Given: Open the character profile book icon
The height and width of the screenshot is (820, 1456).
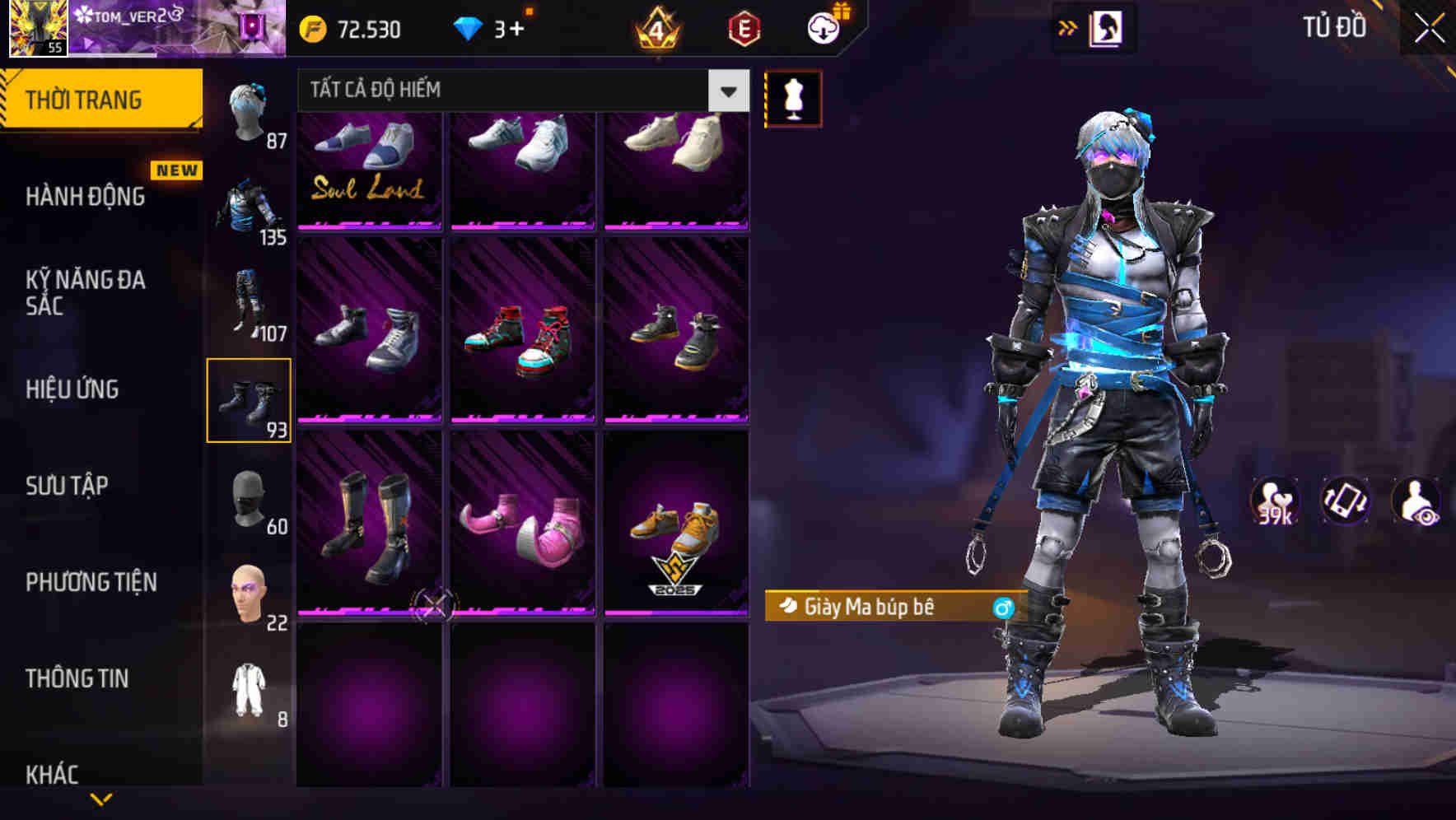Looking at the screenshot, I should click(1108, 26).
